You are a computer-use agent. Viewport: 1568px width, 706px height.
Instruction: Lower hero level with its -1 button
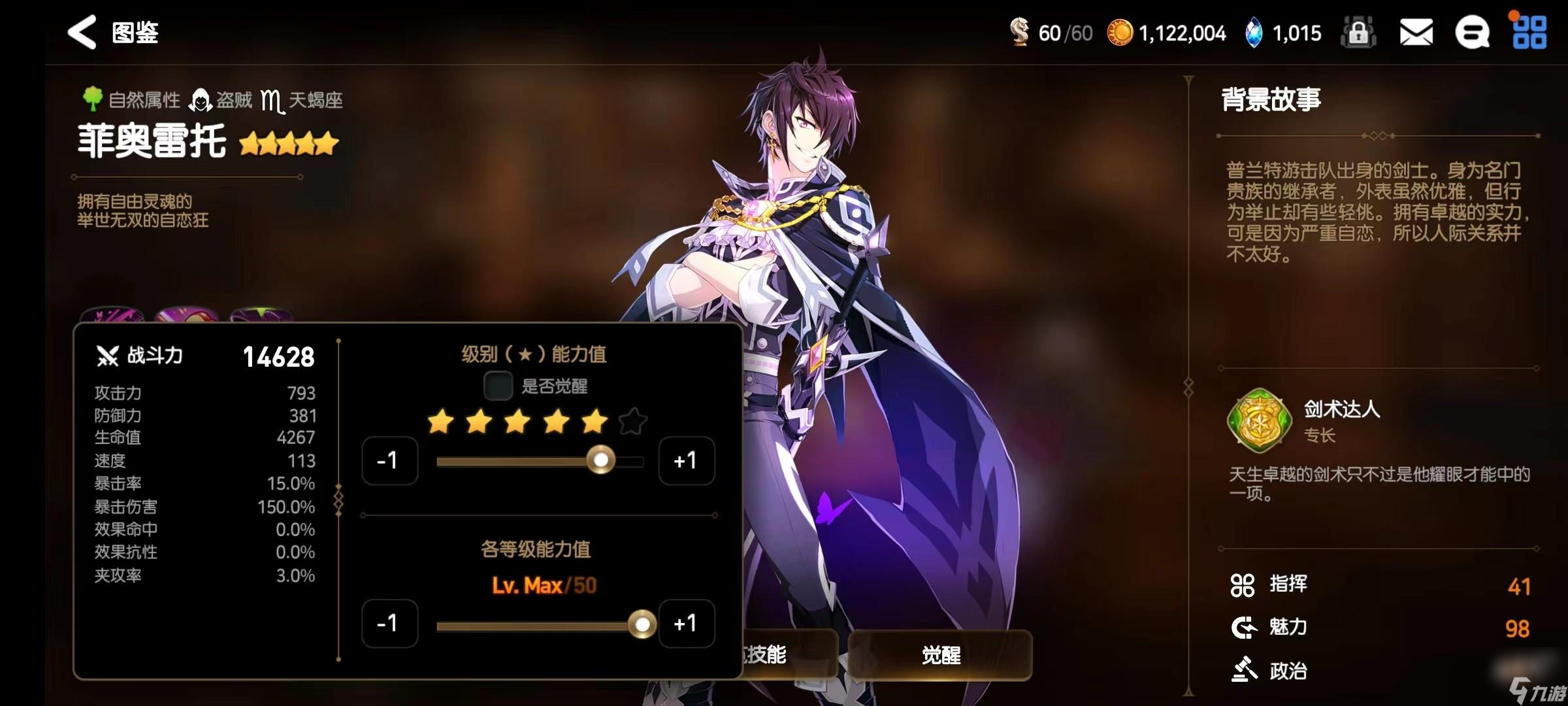click(x=389, y=624)
